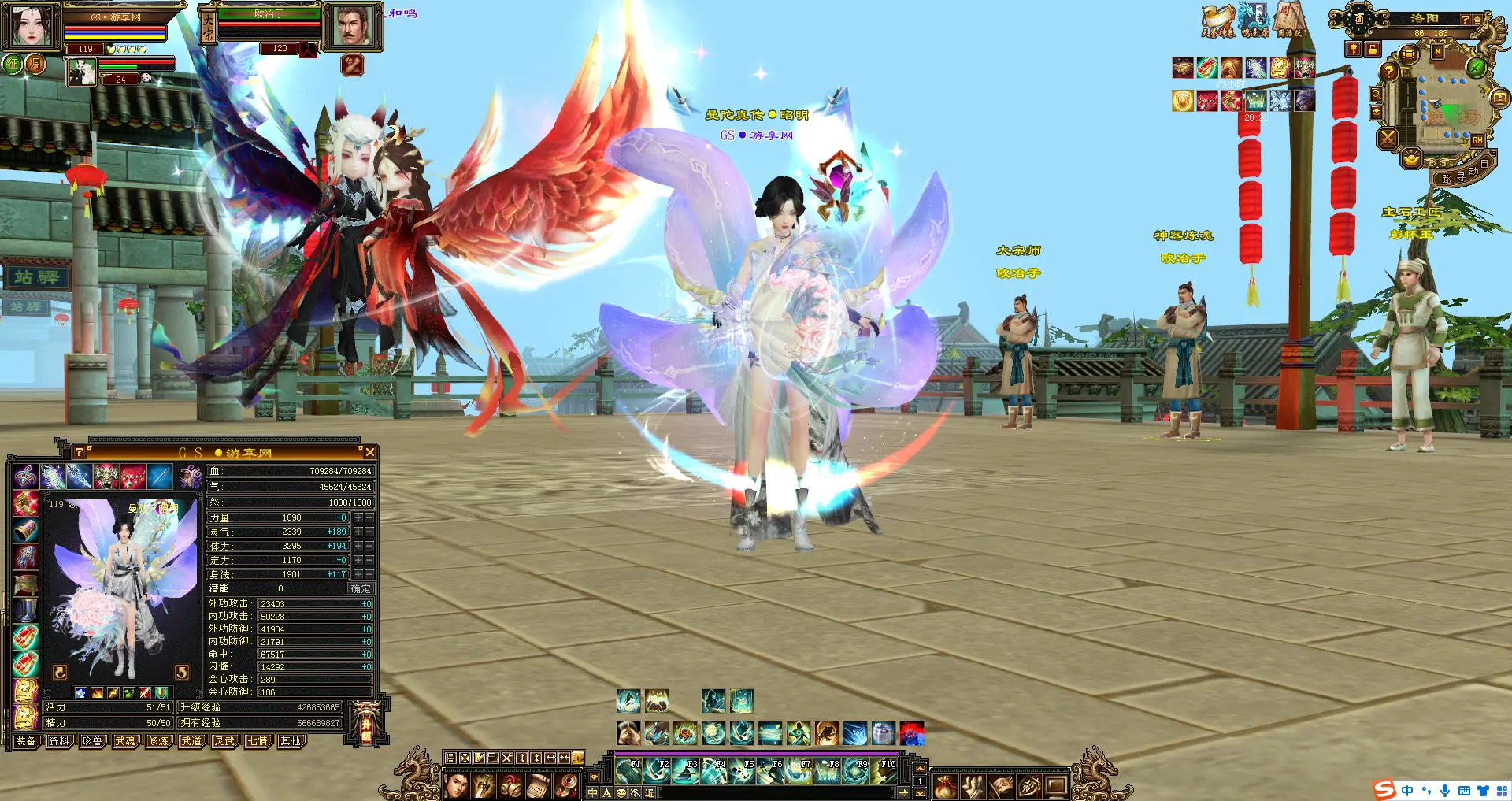Add a point to 力量 strength
Screen dimensions: 1512x801
(x=358, y=517)
